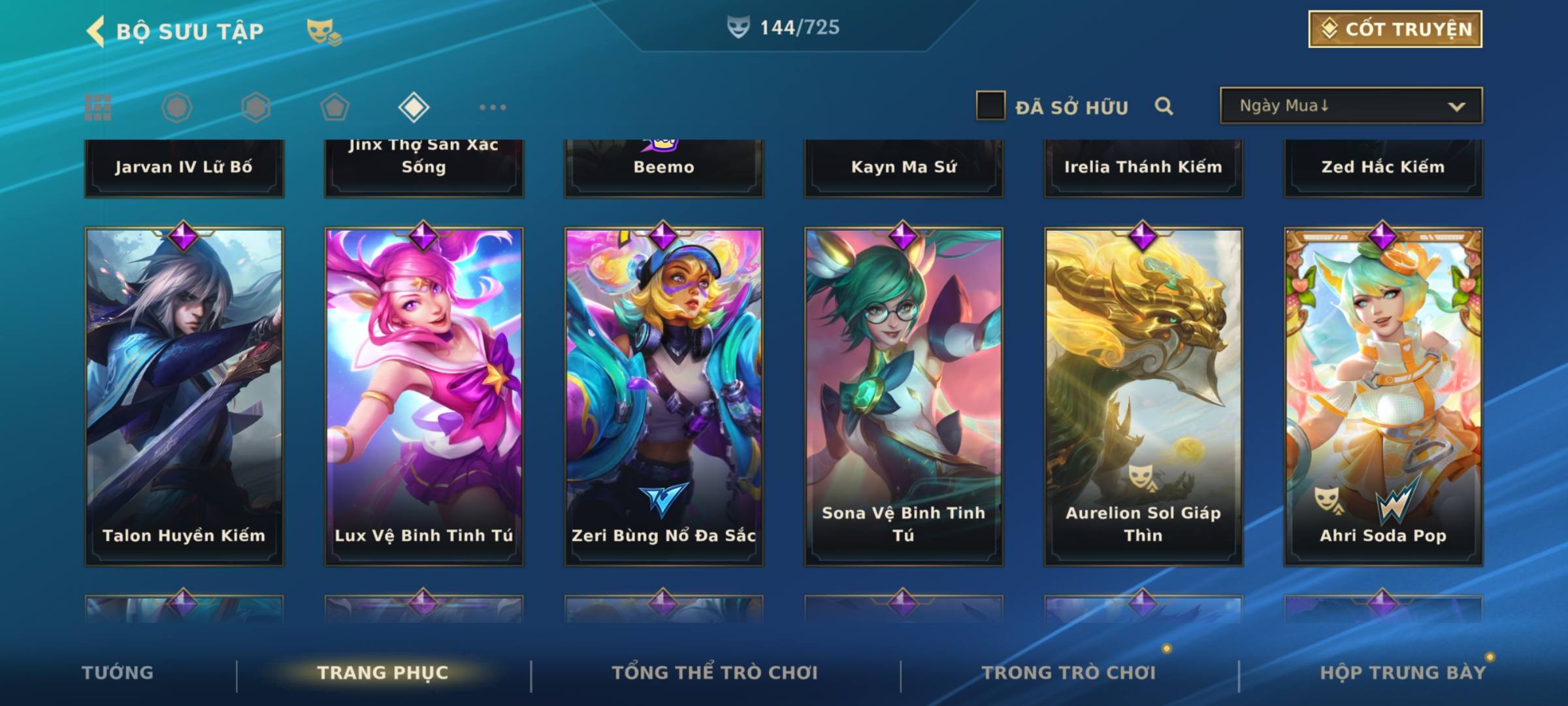
Task: Go back from Bộ Sưu Tập
Action: tap(96, 31)
